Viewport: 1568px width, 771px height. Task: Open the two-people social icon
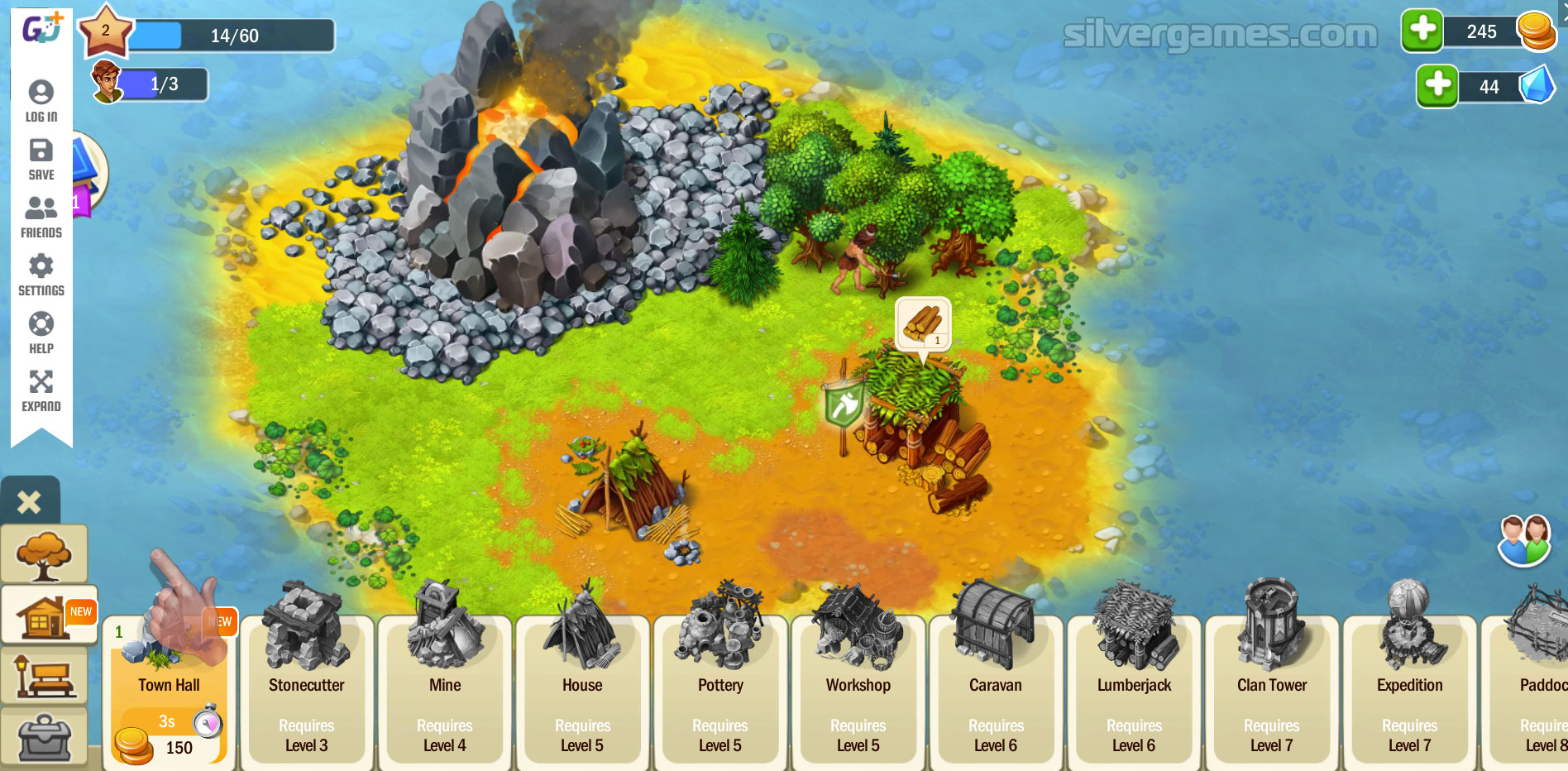pyautogui.click(x=1524, y=540)
